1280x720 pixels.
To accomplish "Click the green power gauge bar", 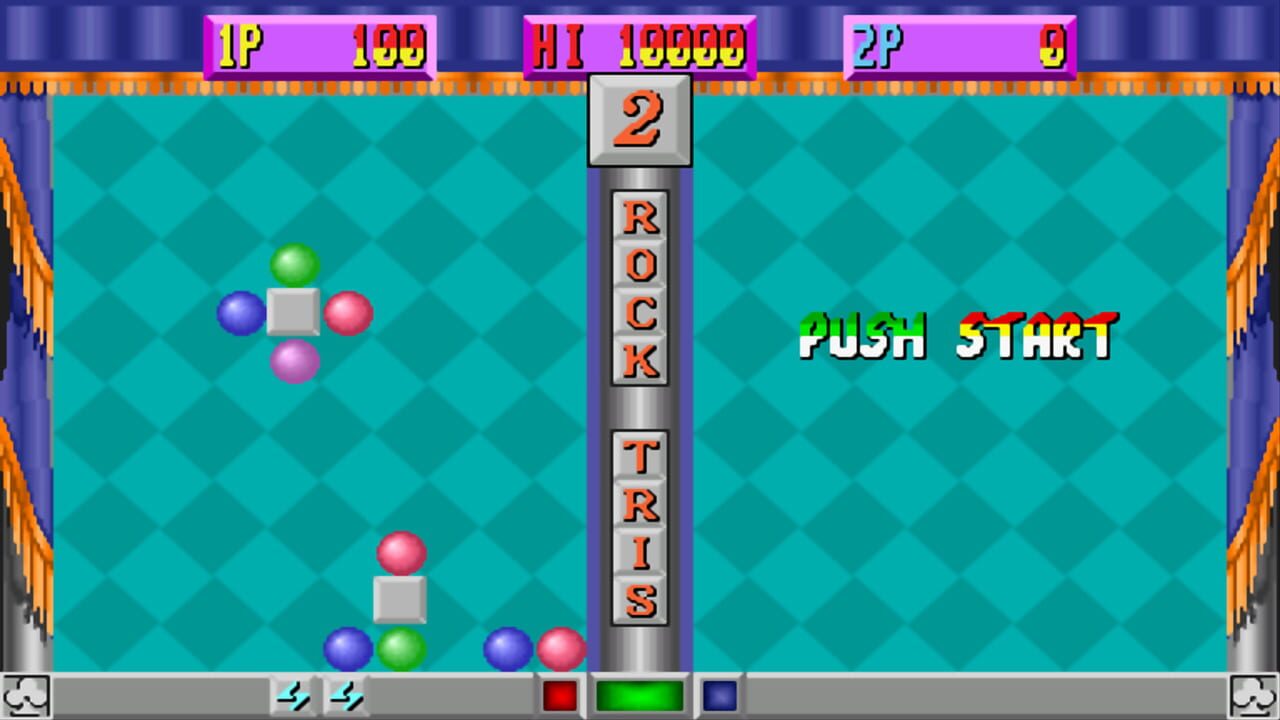I will pyautogui.click(x=639, y=694).
